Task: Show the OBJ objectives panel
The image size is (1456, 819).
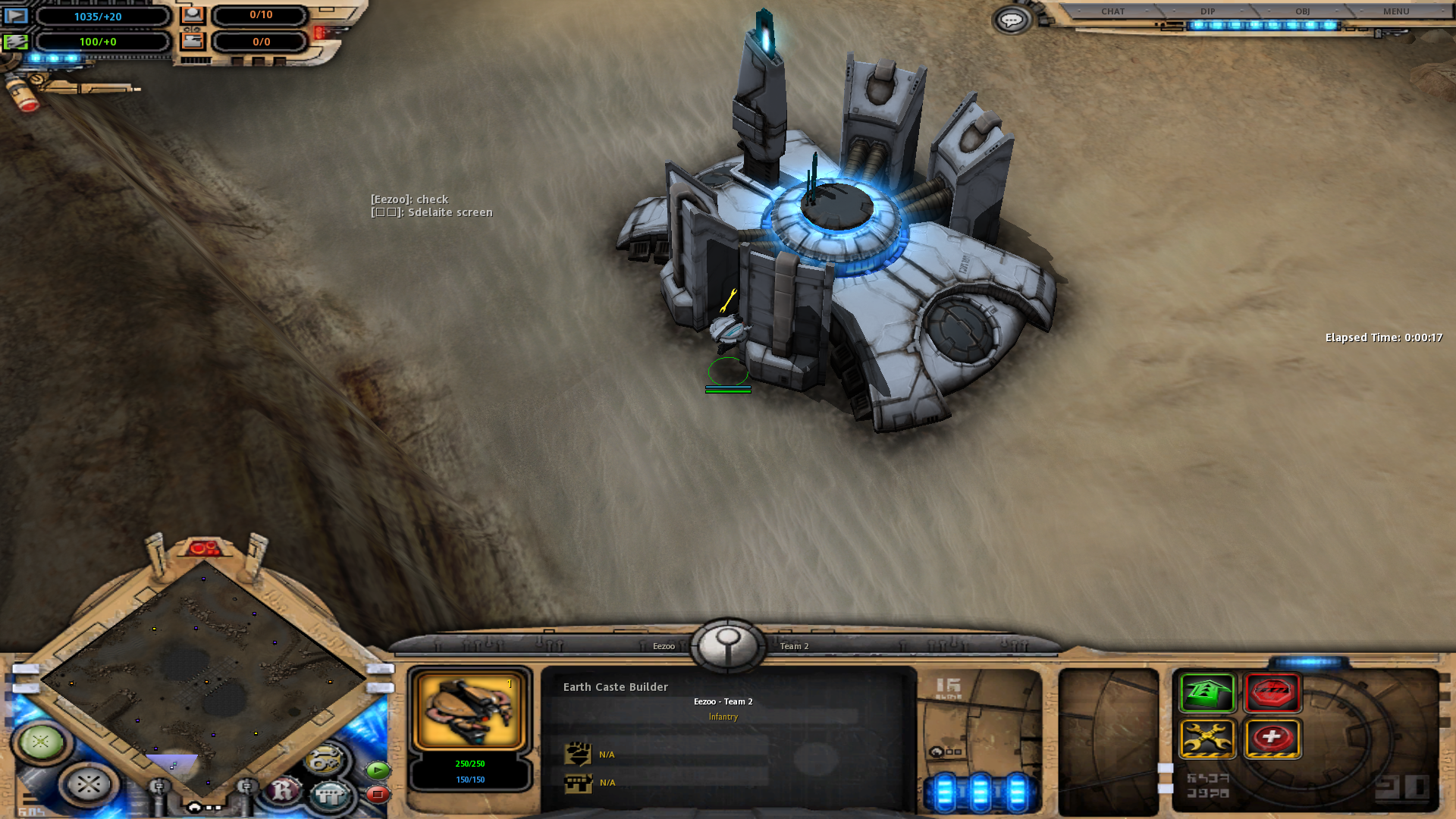Action: point(1302,11)
